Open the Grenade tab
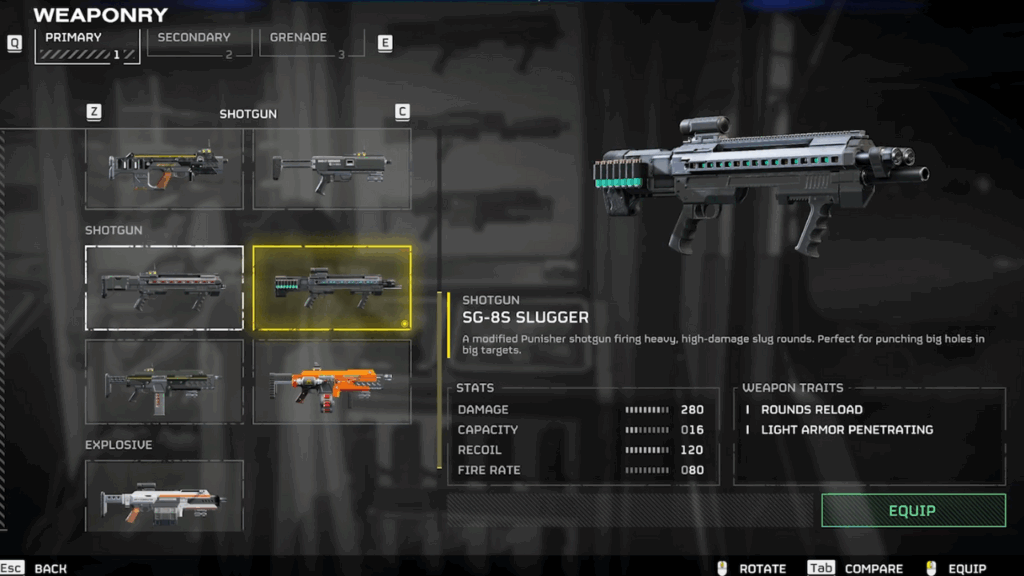This screenshot has height=576, width=1024. [310, 43]
